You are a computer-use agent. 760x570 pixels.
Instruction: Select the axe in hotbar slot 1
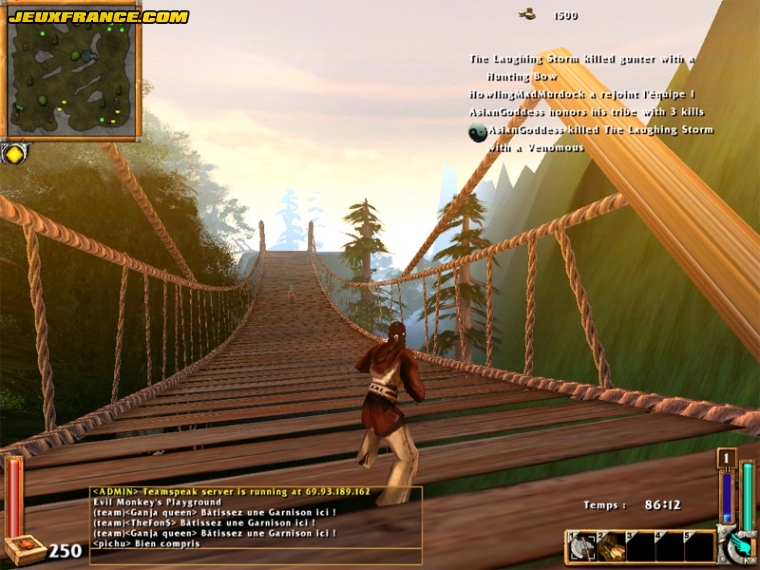tap(581, 546)
